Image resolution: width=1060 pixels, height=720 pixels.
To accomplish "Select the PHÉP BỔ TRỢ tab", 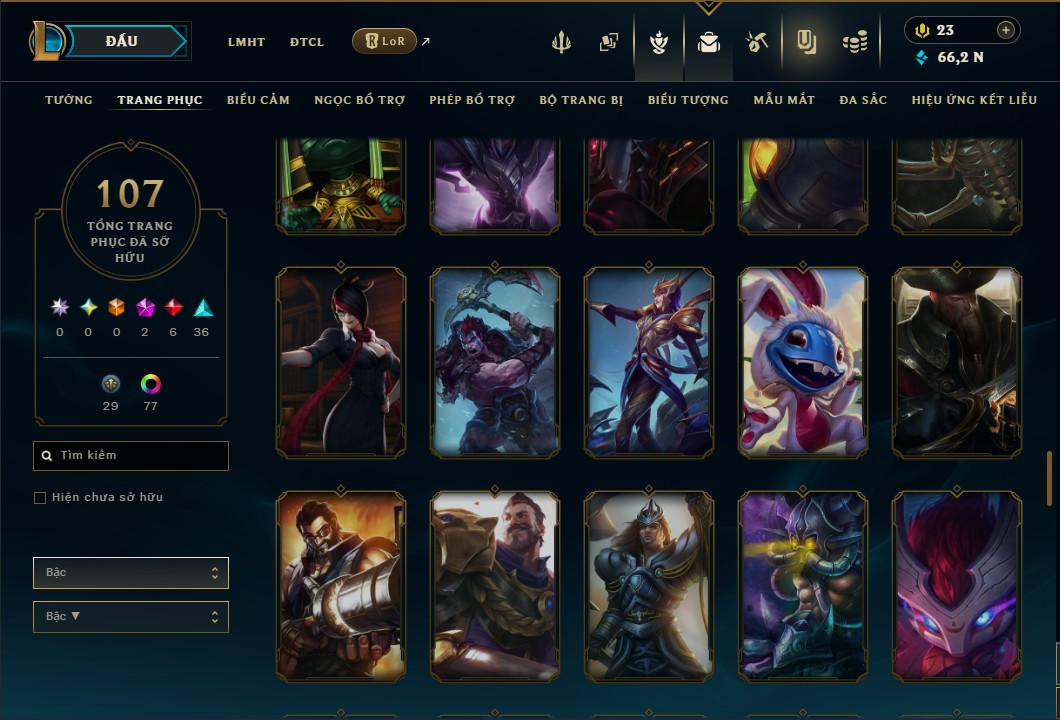I will [472, 100].
